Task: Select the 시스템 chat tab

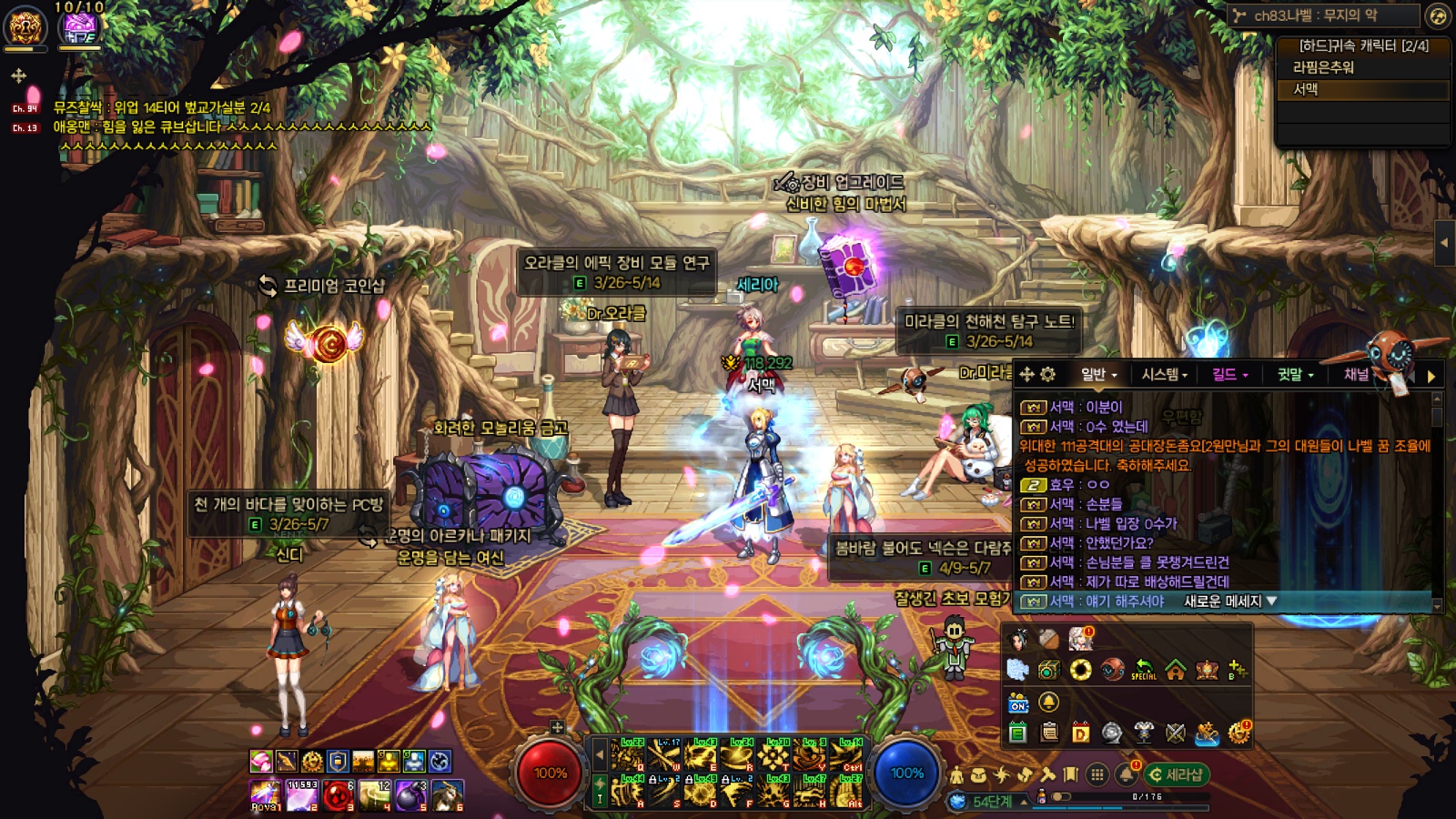Action: coord(1164,374)
